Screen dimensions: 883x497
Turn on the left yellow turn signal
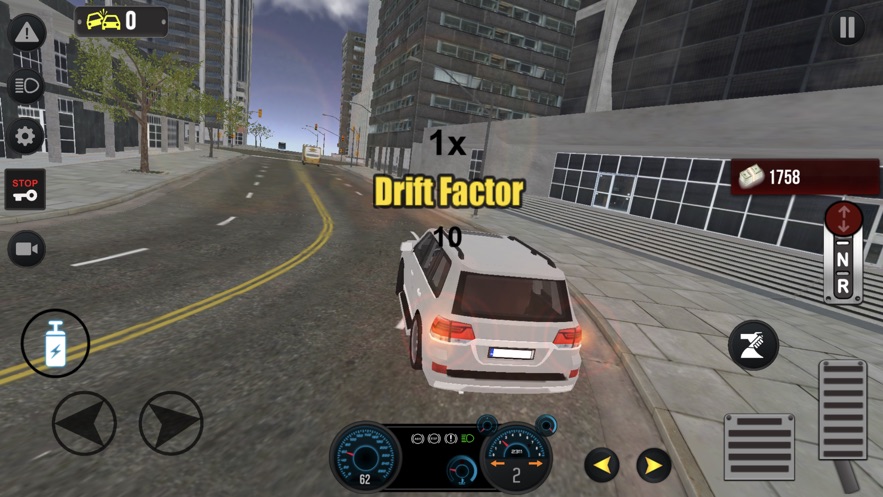pos(602,464)
